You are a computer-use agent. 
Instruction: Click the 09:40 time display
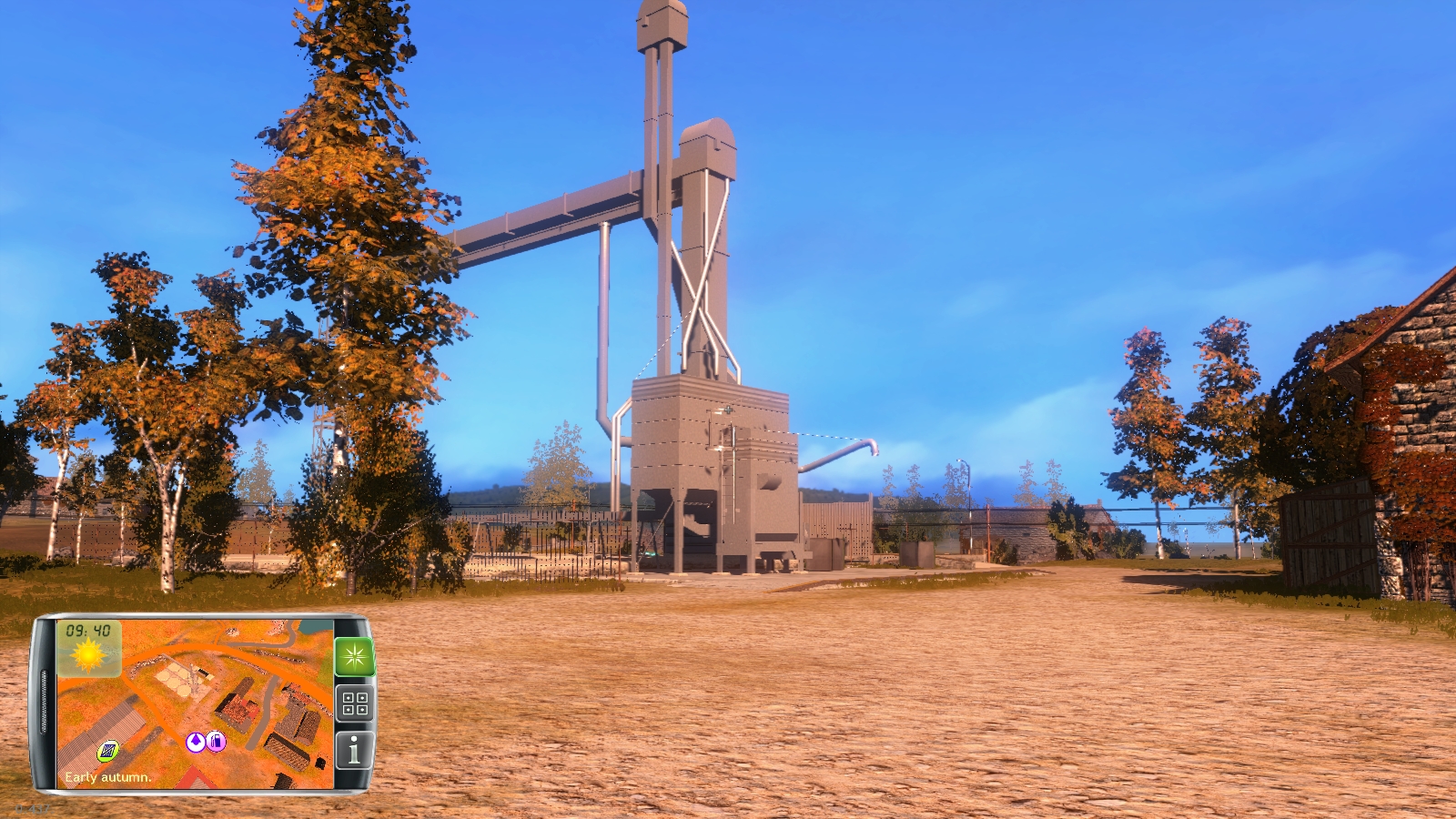click(x=87, y=630)
